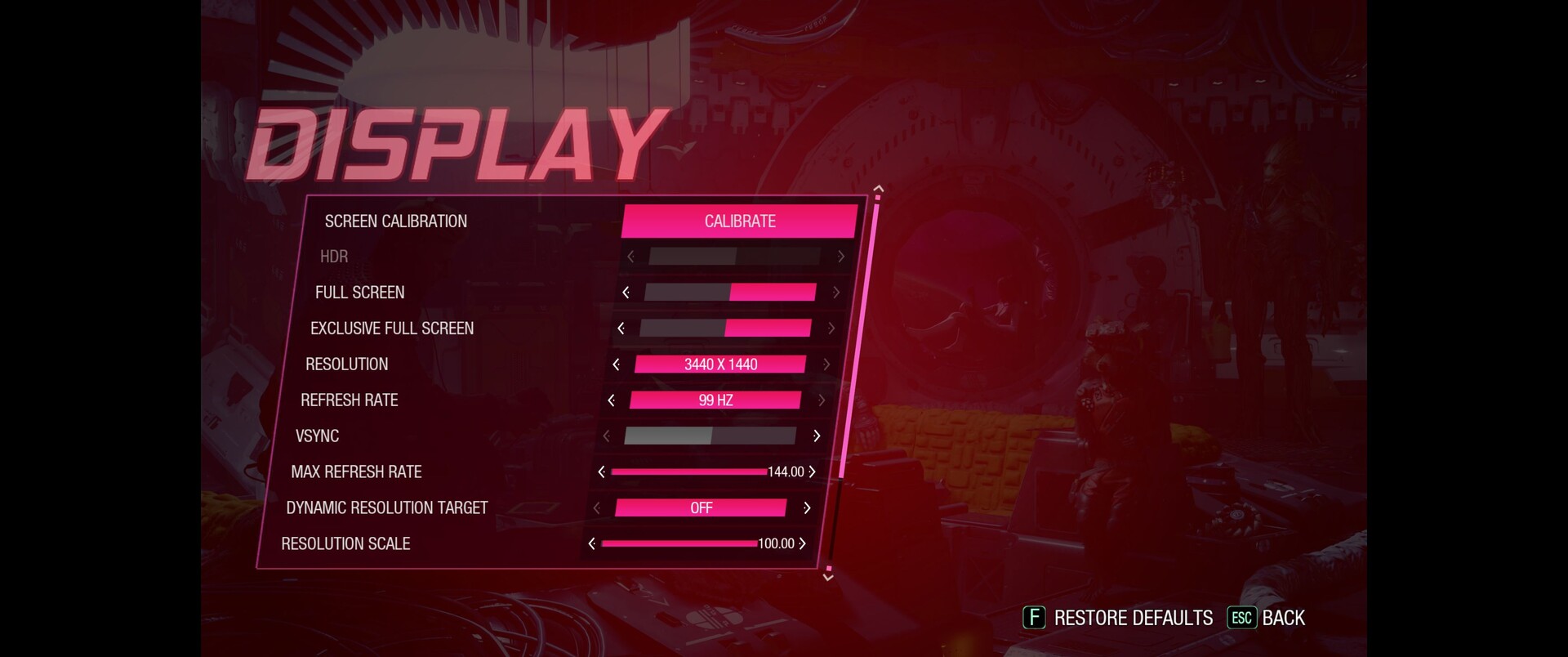
Task: Click the left arrow beside Full Screen
Action: [x=626, y=293]
